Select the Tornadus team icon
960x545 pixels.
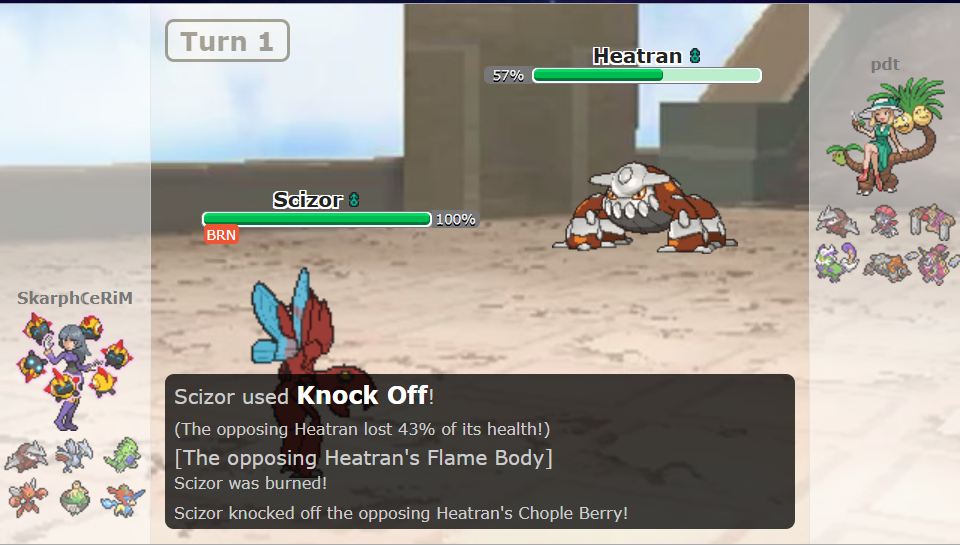[x=836, y=264]
